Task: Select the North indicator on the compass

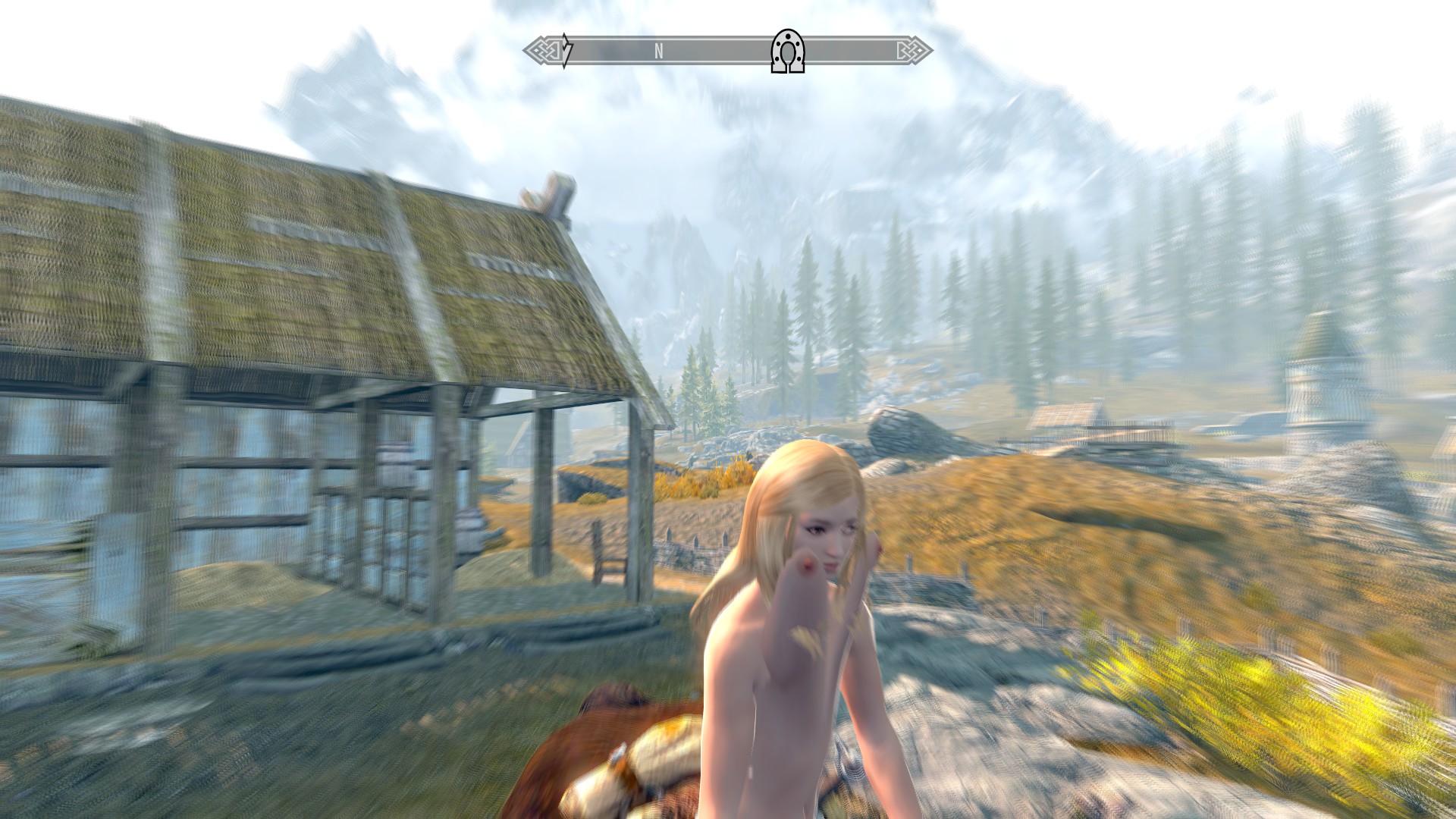Action: tap(659, 52)
